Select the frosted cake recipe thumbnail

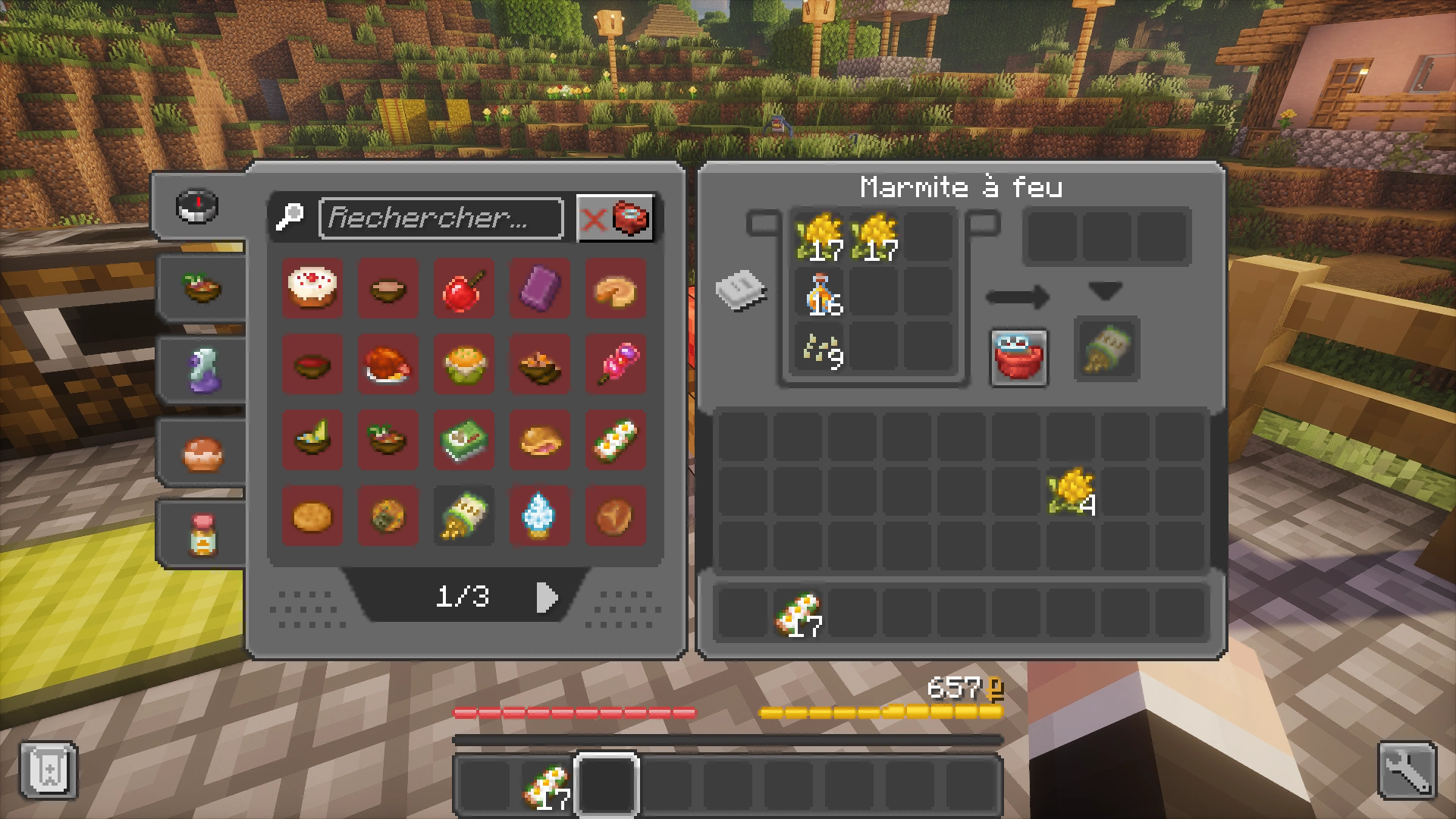[x=312, y=288]
